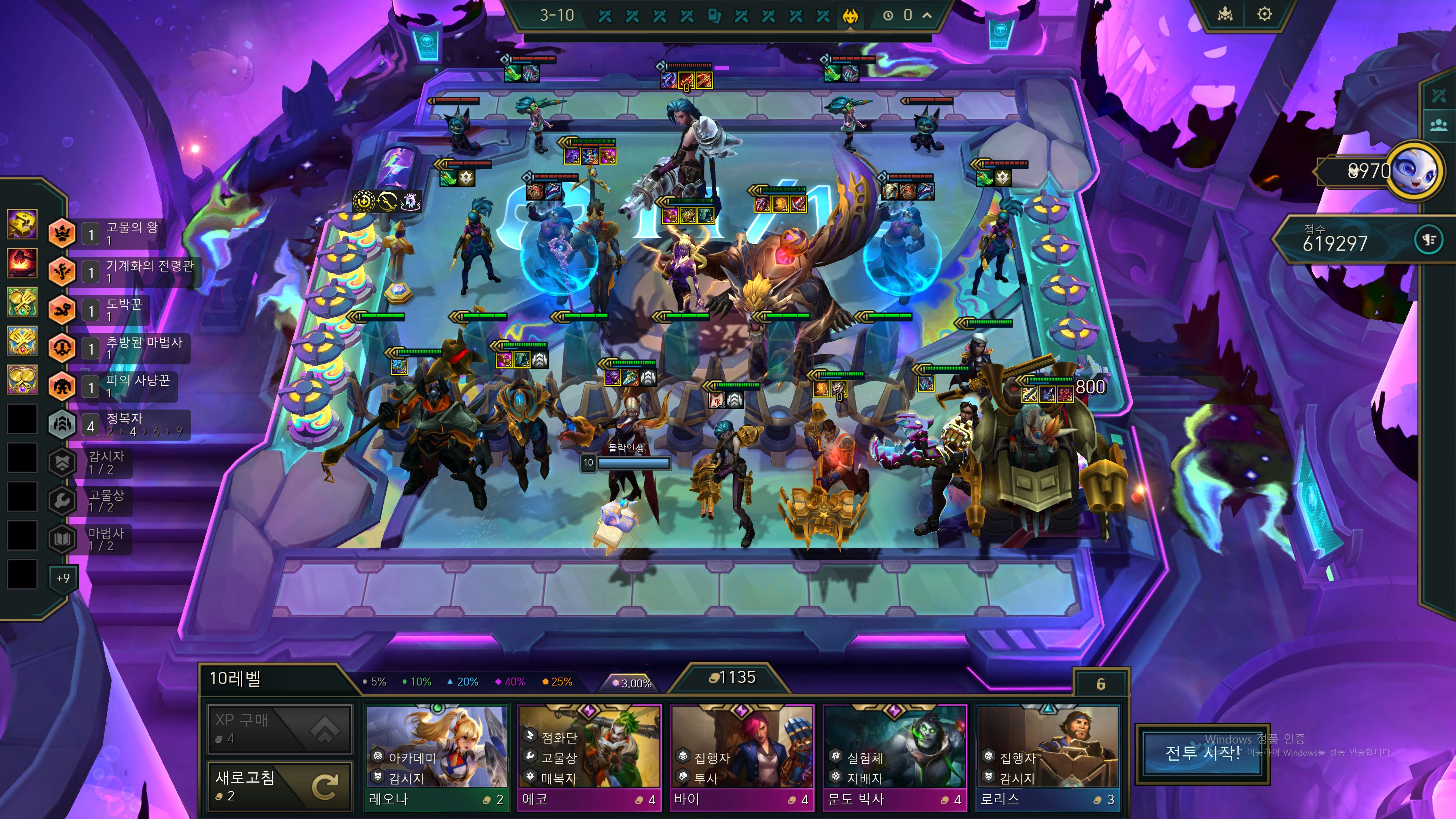Screen dimensions: 1456x819
Task: Open the settings gear icon
Action: pyautogui.click(x=1265, y=14)
